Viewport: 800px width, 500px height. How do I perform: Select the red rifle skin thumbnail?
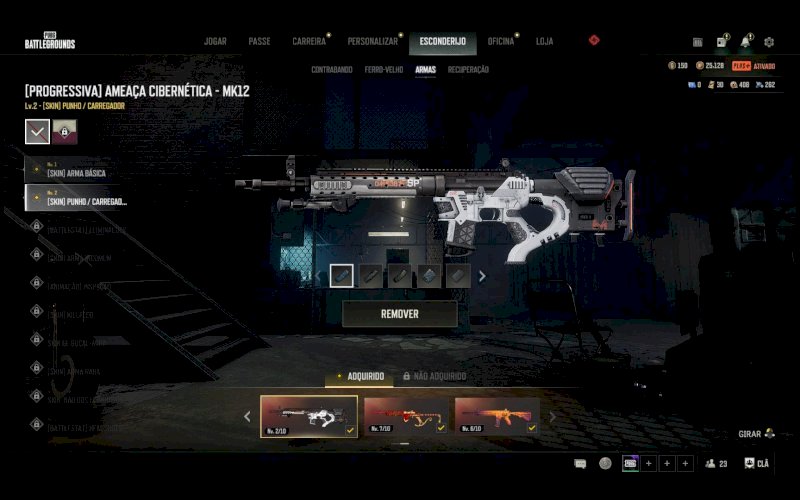pos(405,415)
